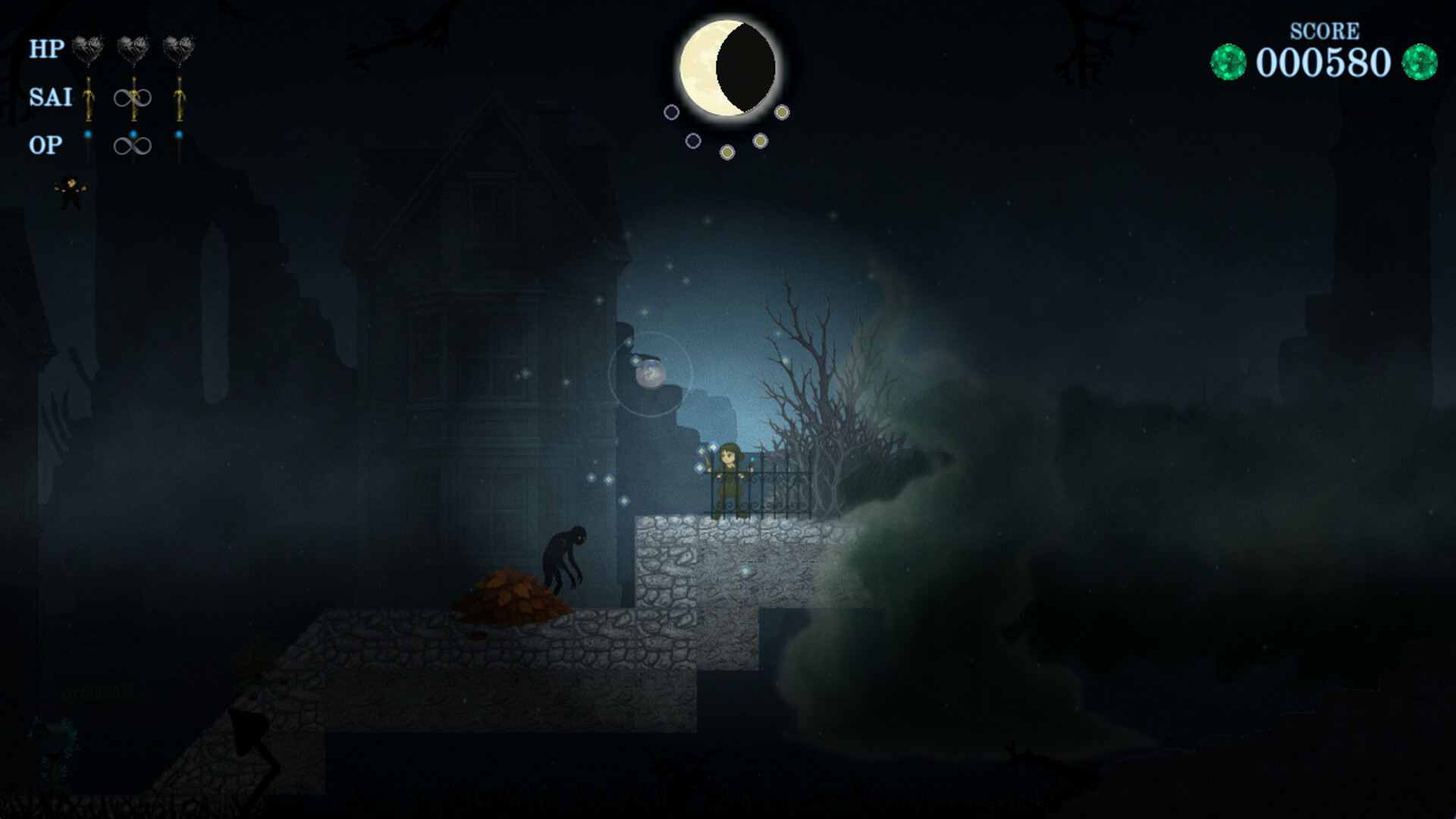Click the unlit white orb below the moon
Viewport: 1456px width, 819px height.
click(693, 142)
